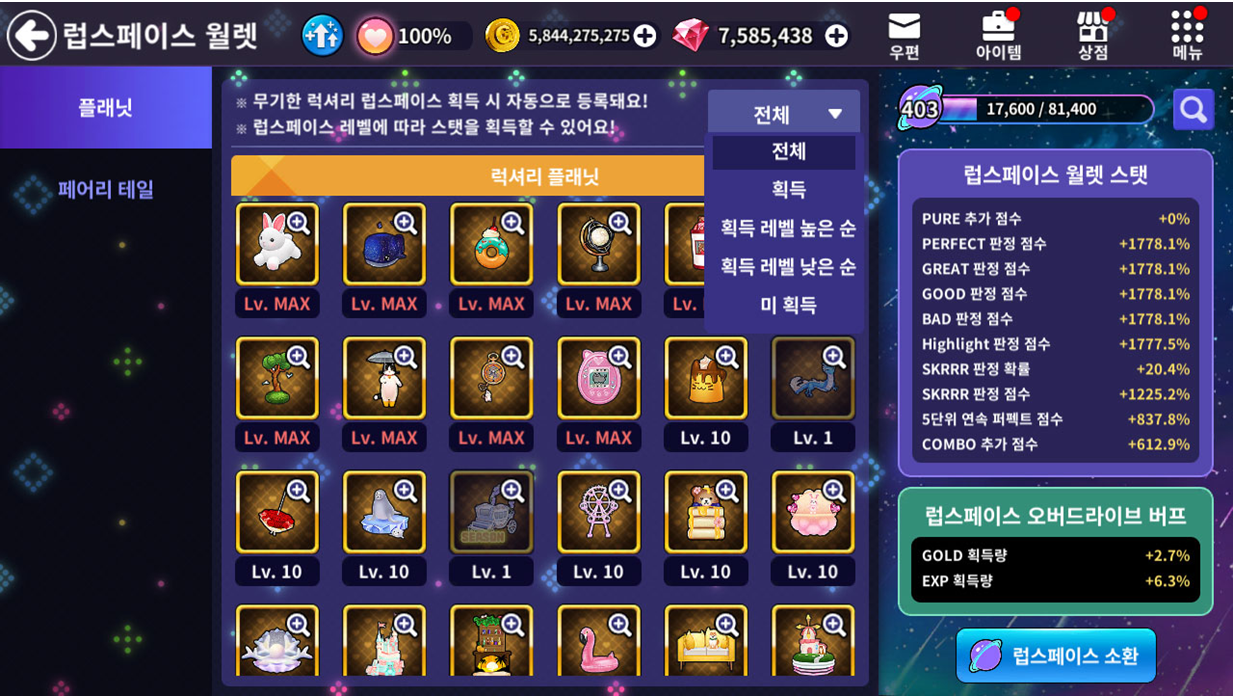Image resolution: width=1236 pixels, height=697 pixels.
Task: Choose 획득 레벨 높은 순 sort option
Action: tap(787, 228)
